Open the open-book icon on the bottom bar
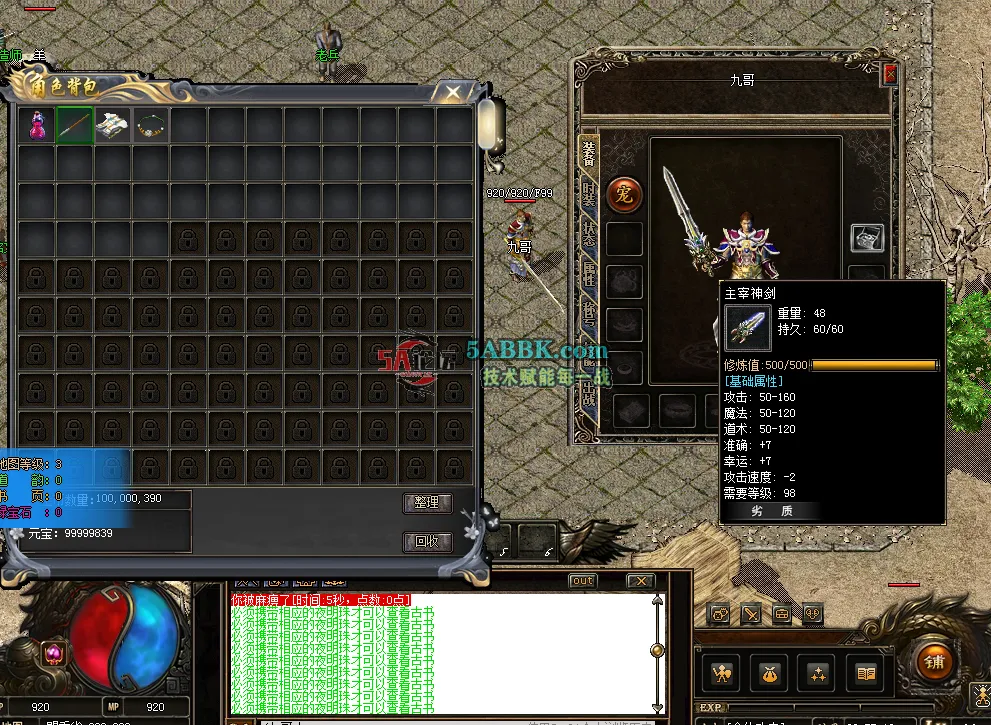991x725 pixels. [x=865, y=674]
